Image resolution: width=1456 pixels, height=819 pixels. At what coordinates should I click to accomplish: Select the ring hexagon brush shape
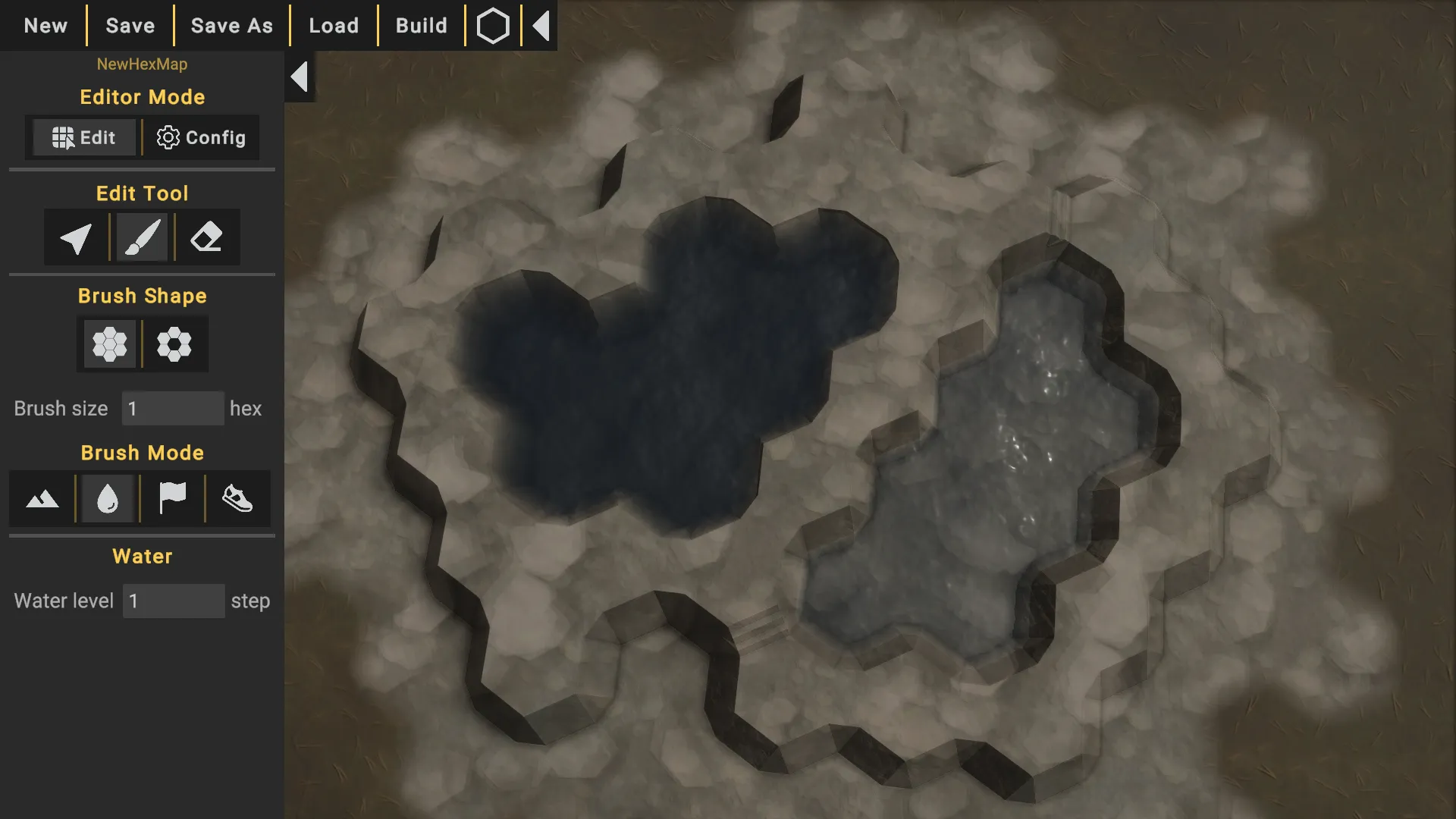click(174, 344)
